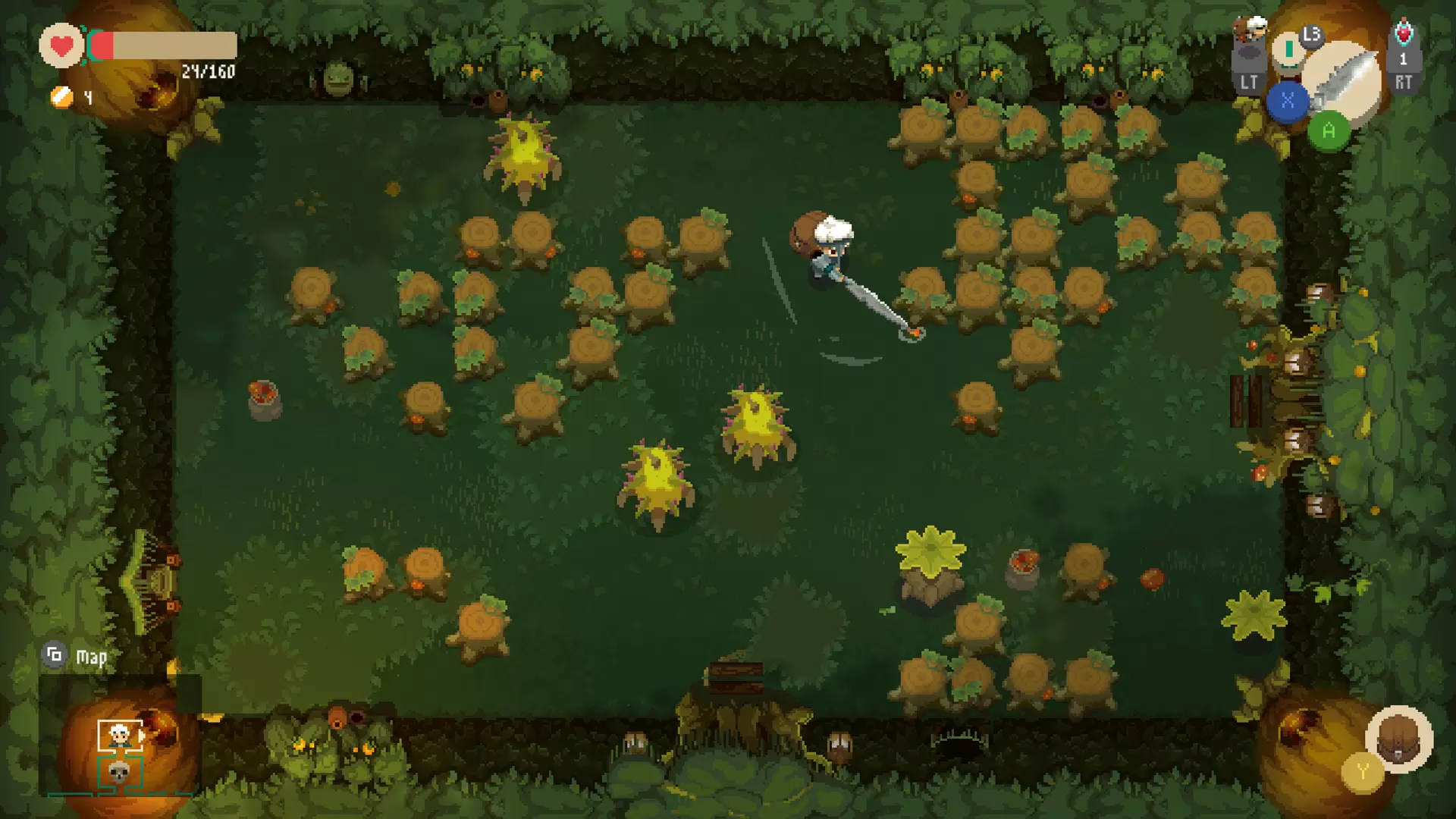This screenshot has width=1456, height=819.
Task: Select the current room marker on minimap
Action: pyautogui.click(x=120, y=735)
